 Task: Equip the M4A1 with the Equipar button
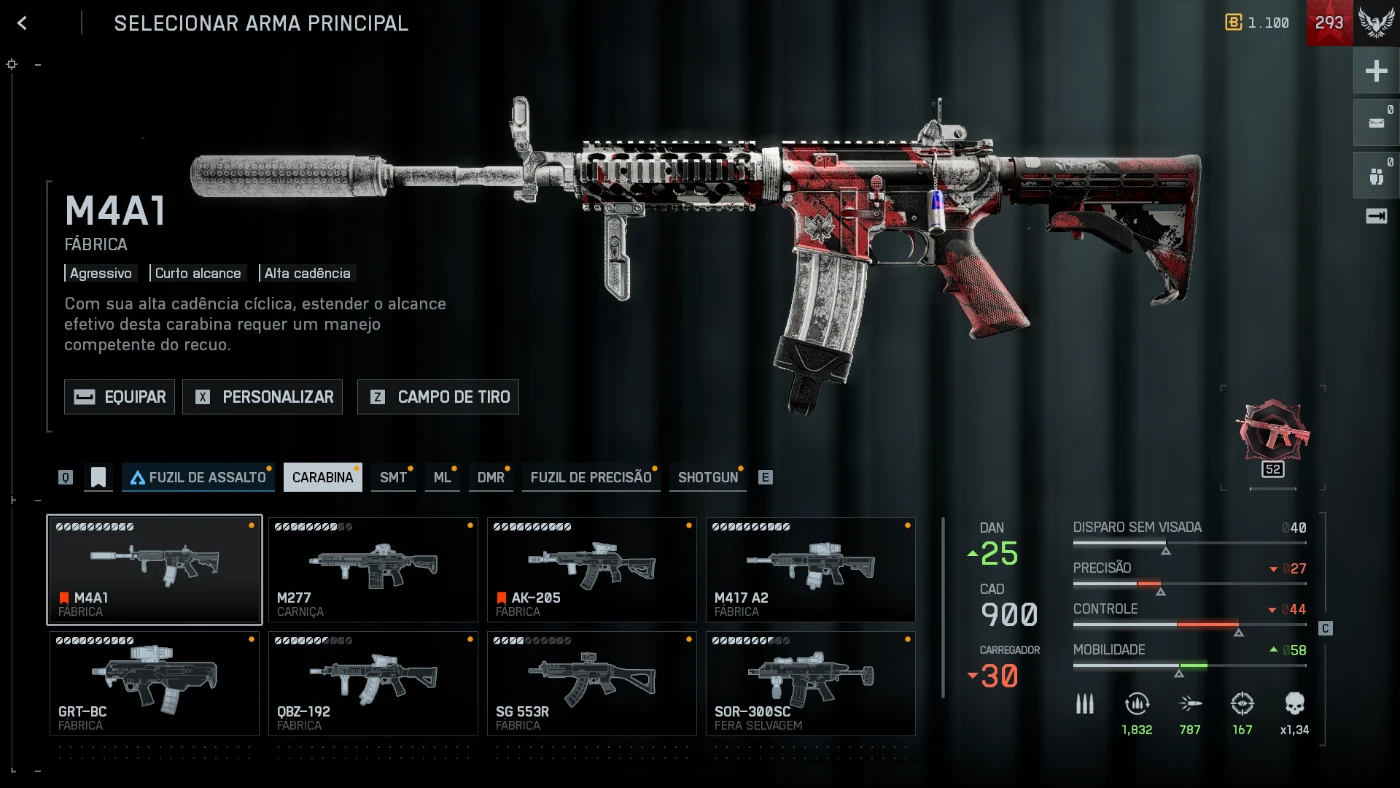click(120, 397)
